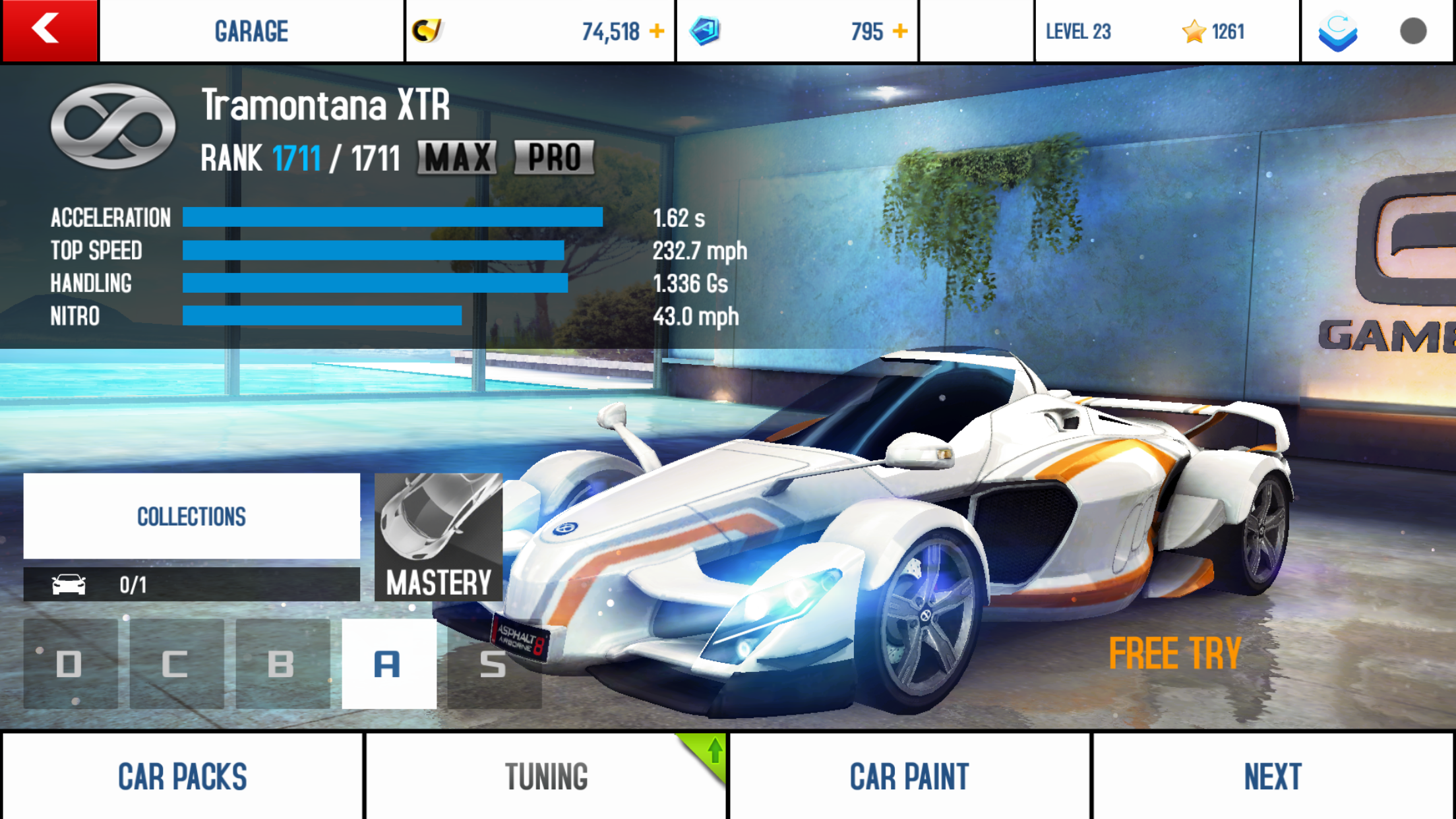Select the class A tab

(x=388, y=664)
